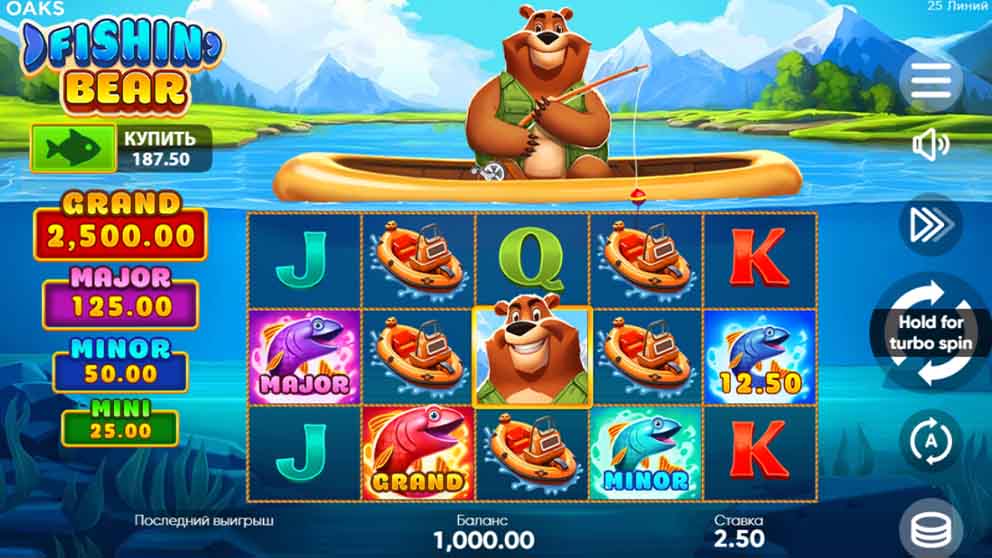Image resolution: width=992 pixels, height=558 pixels.
Task: Spin the reels with the spin button
Action: pyautogui.click(x=931, y=333)
